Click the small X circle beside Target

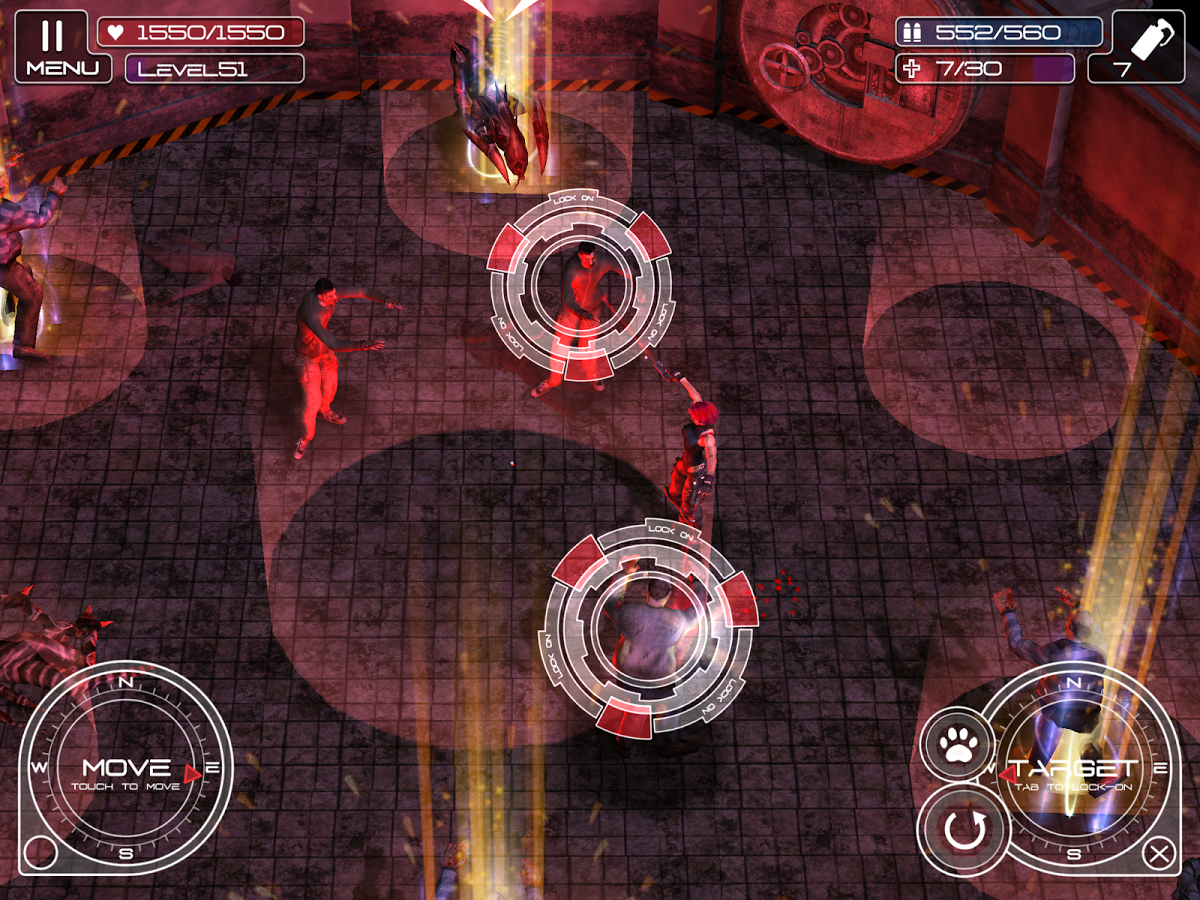pyautogui.click(x=1159, y=854)
